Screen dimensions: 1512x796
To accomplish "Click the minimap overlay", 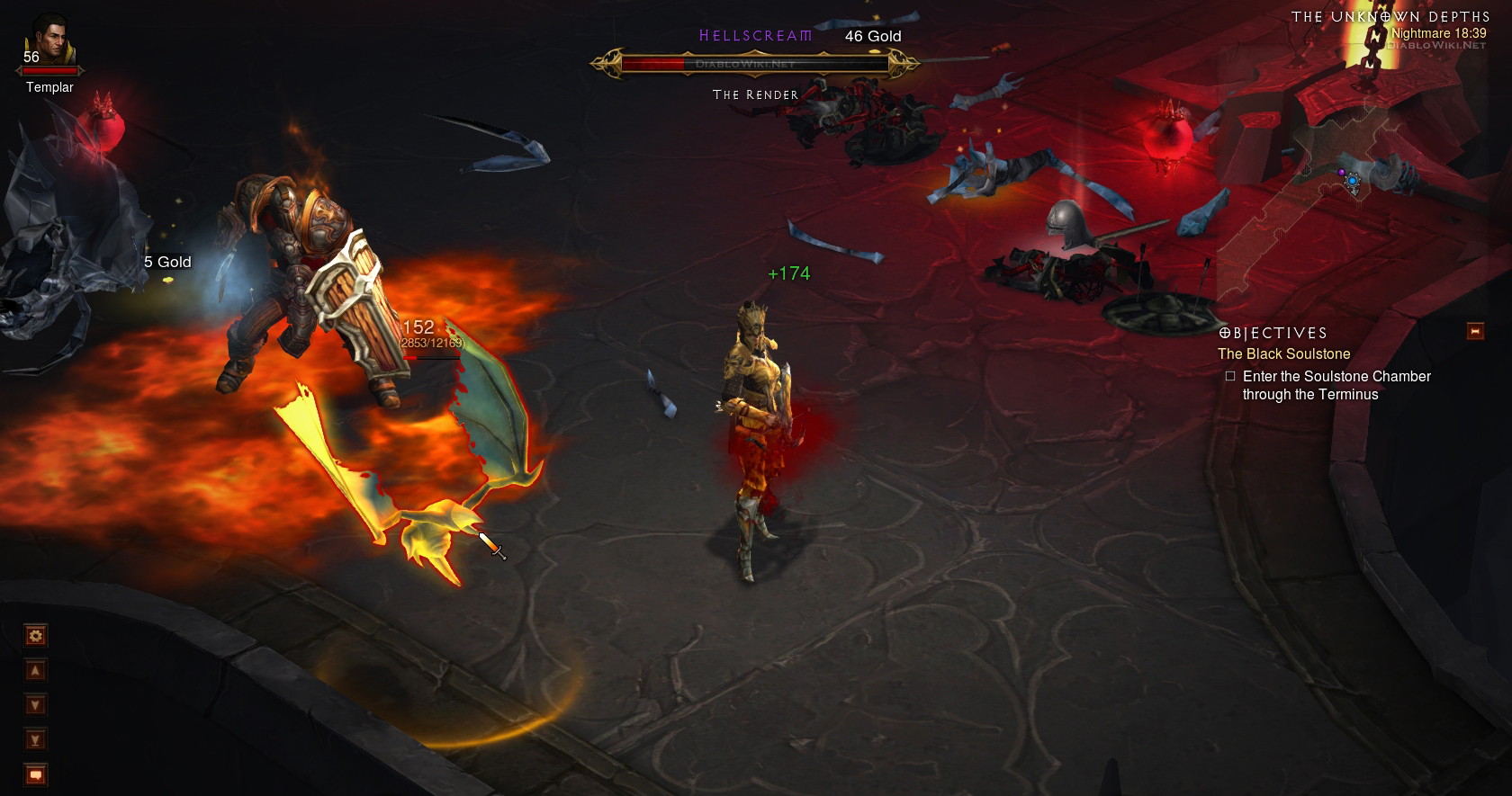I will [1350, 180].
